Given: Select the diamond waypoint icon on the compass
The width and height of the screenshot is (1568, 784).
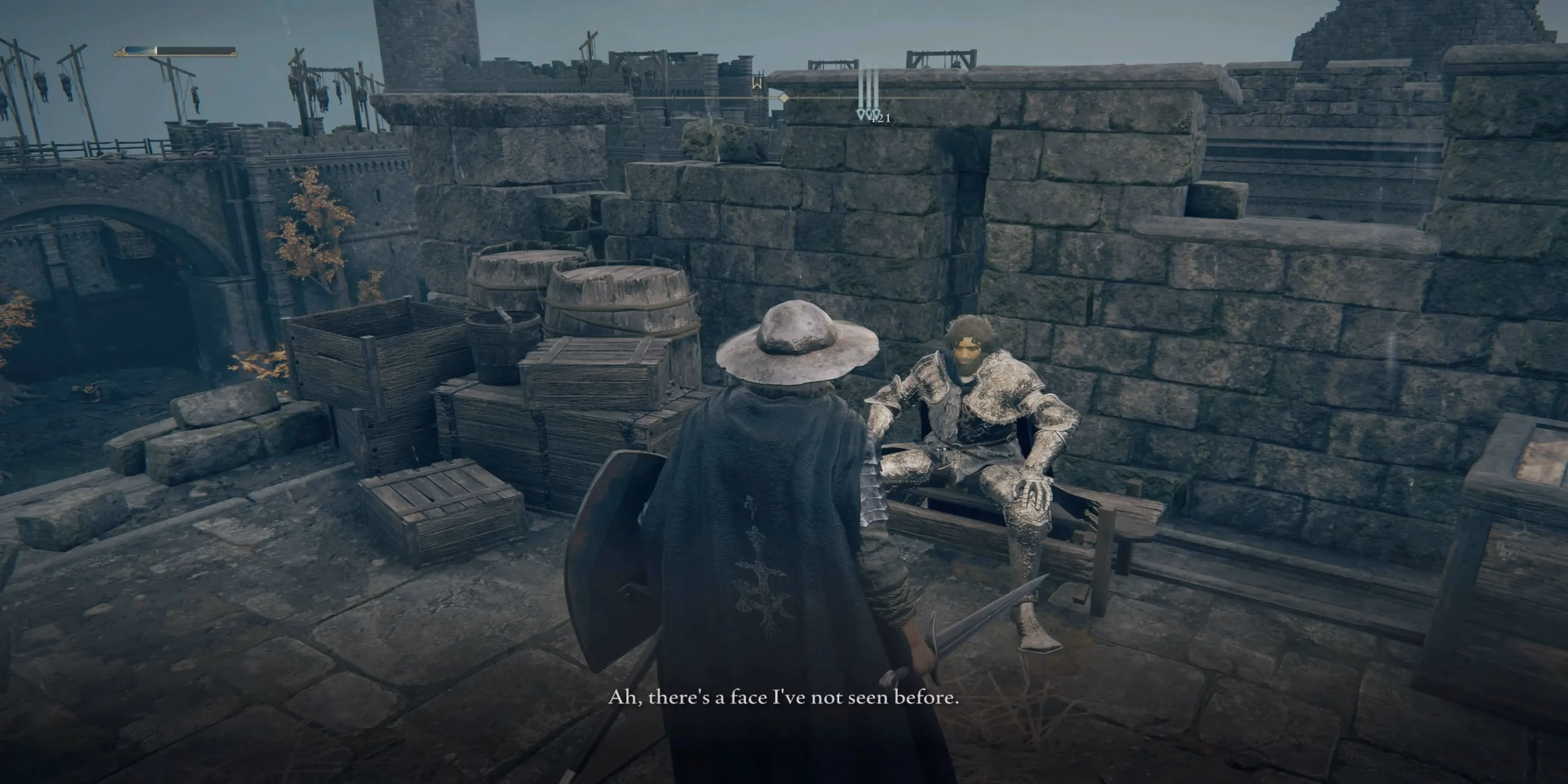Looking at the screenshot, I should point(784,99).
